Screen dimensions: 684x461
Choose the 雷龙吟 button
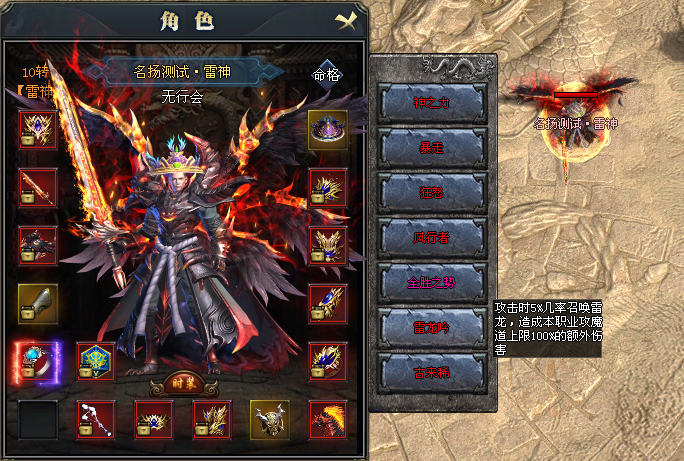pos(433,327)
